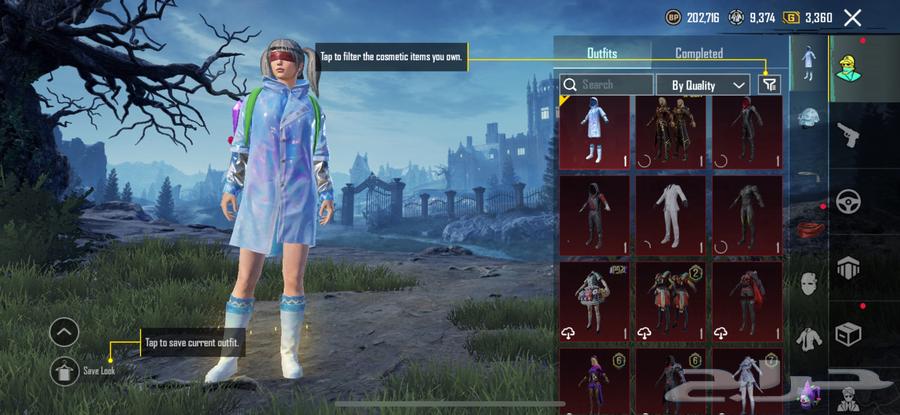Click the outfit Search field
This screenshot has height=415, width=900.
[x=605, y=85]
